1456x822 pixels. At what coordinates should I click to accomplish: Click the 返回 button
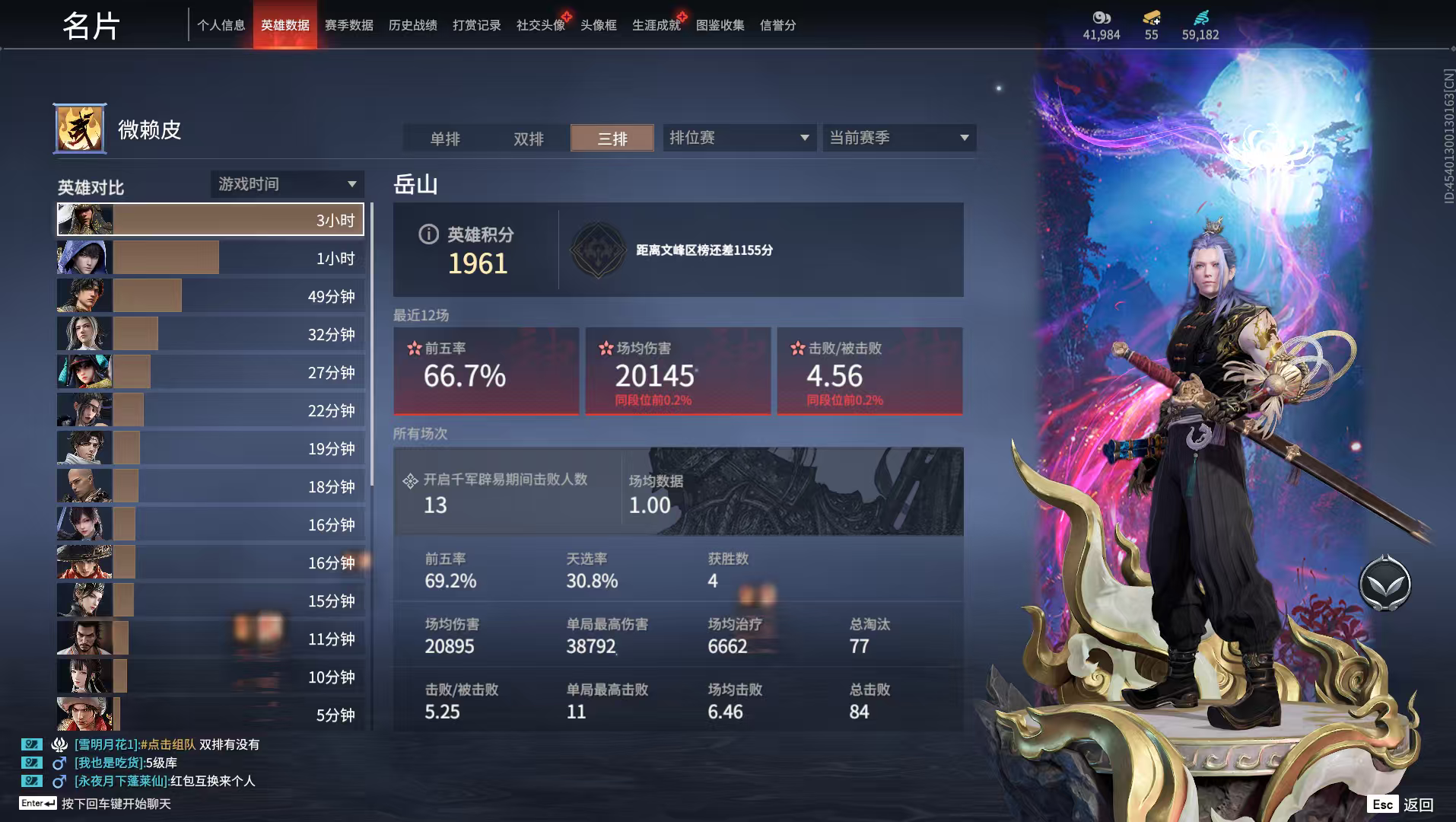click(x=1403, y=804)
